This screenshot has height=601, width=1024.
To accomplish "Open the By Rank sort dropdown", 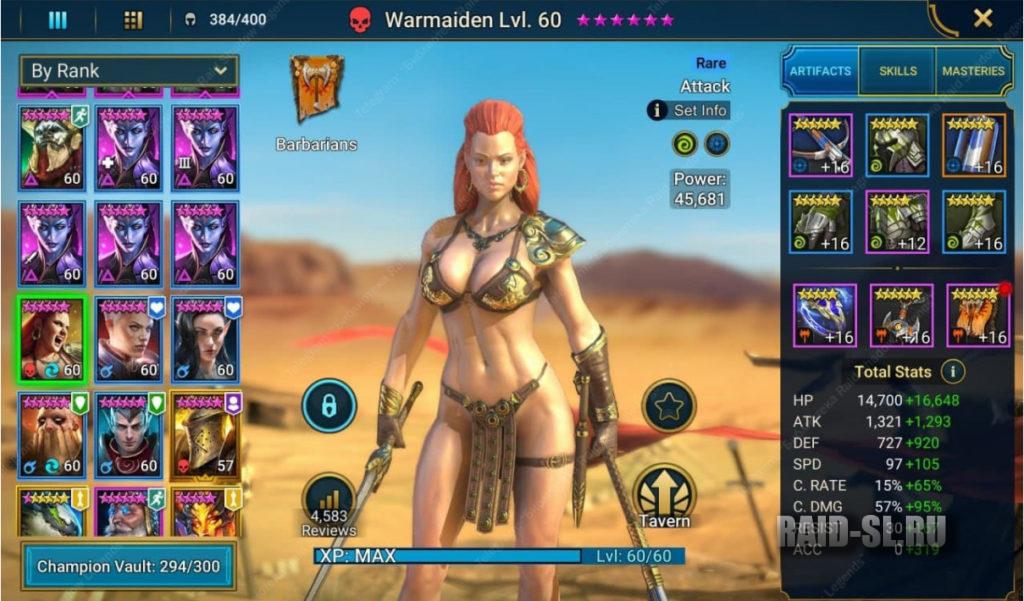I will (x=128, y=71).
